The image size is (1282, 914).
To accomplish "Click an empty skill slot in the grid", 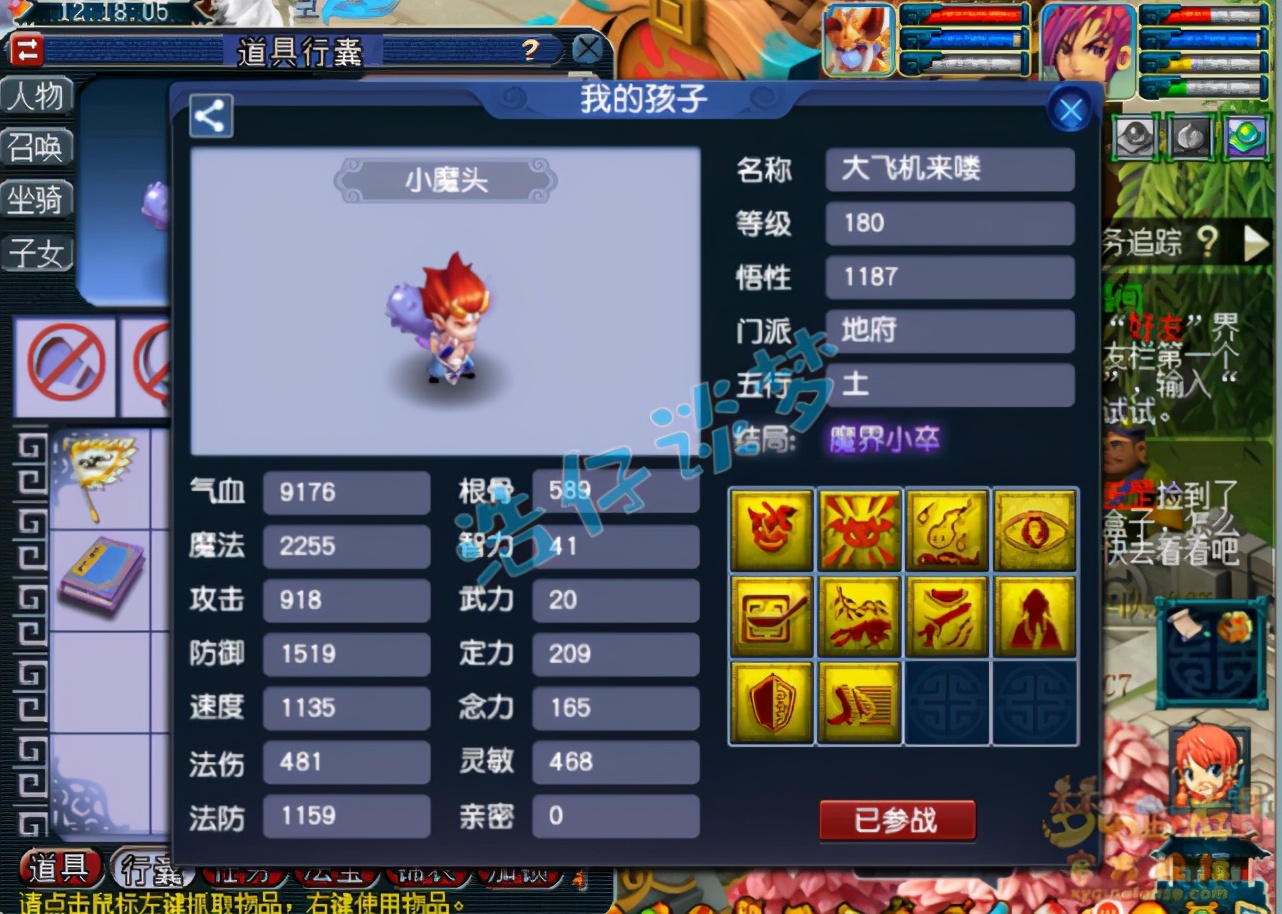I will point(946,702).
